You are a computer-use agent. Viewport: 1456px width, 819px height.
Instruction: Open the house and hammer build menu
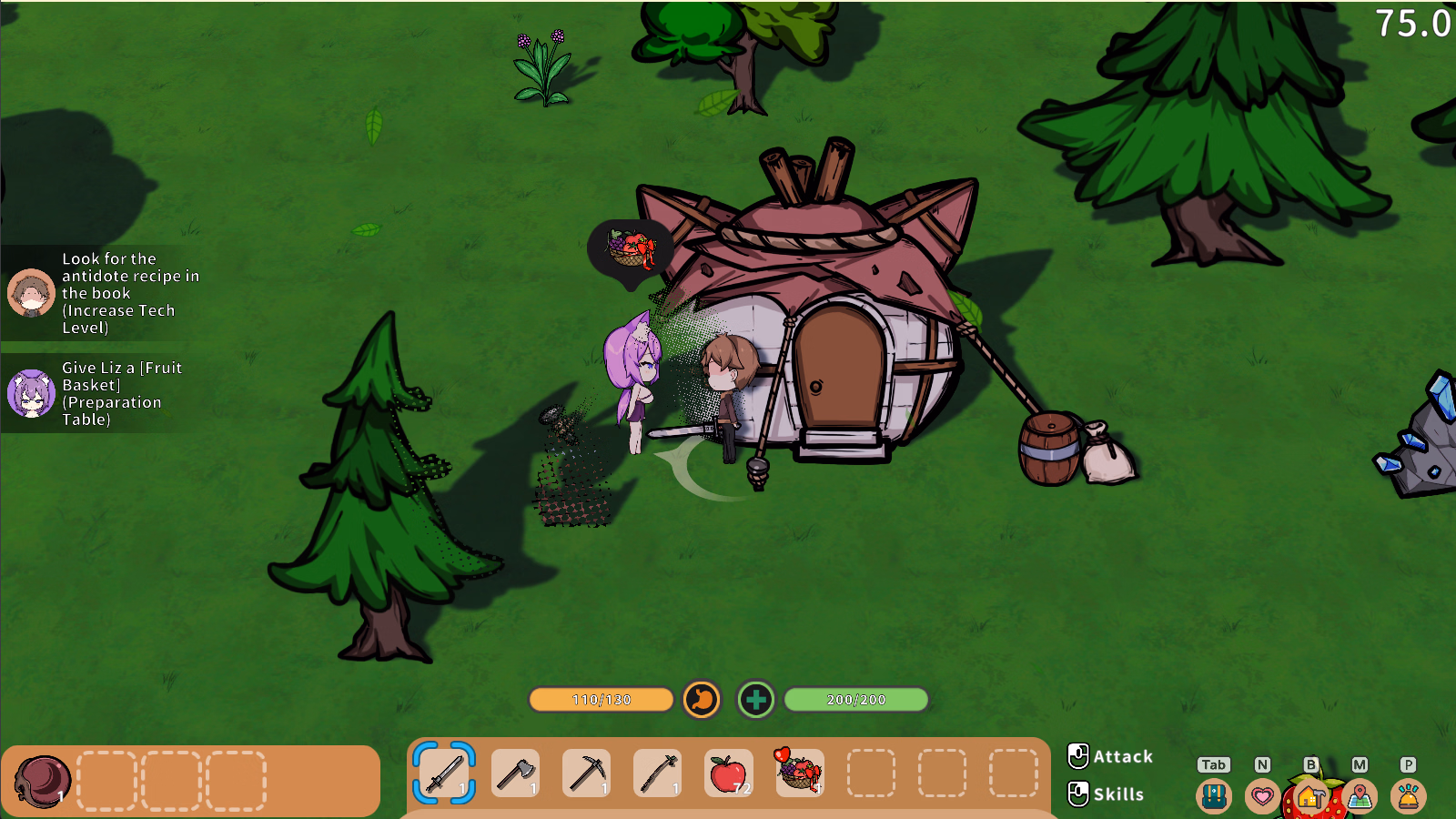(1310, 797)
